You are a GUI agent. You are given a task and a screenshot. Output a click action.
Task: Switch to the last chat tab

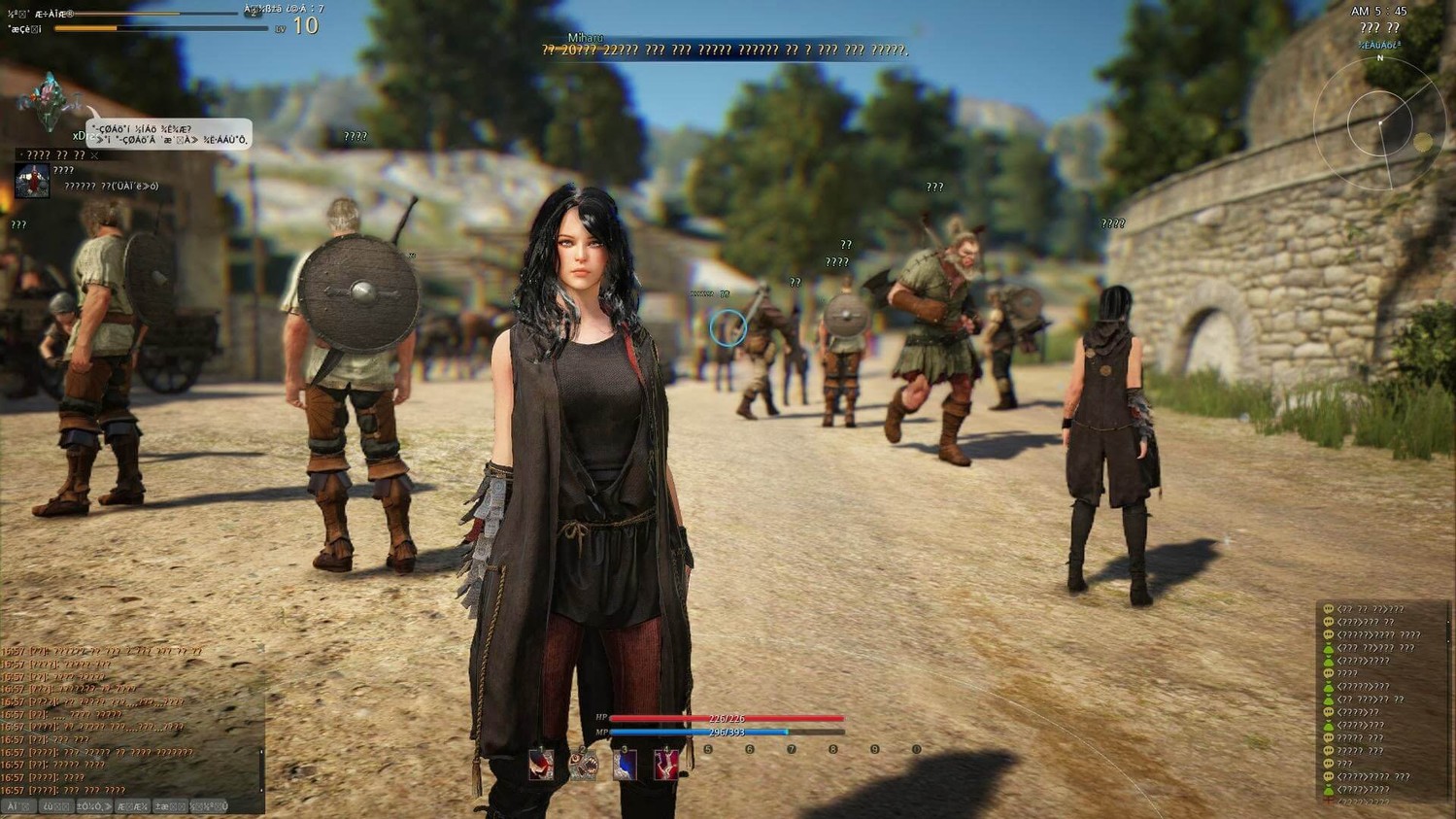209,806
